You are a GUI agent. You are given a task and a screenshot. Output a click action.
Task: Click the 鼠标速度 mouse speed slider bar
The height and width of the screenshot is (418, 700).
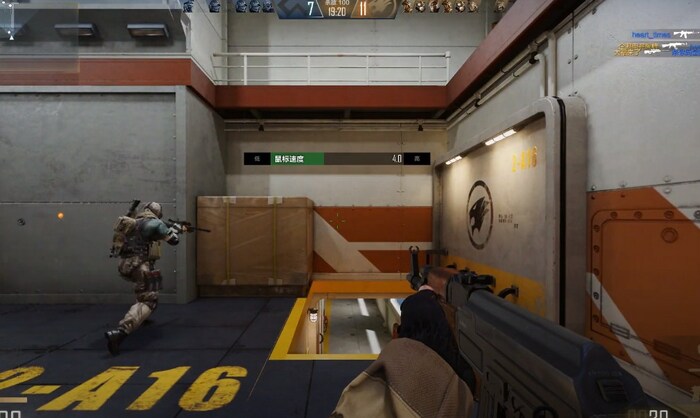335,159
